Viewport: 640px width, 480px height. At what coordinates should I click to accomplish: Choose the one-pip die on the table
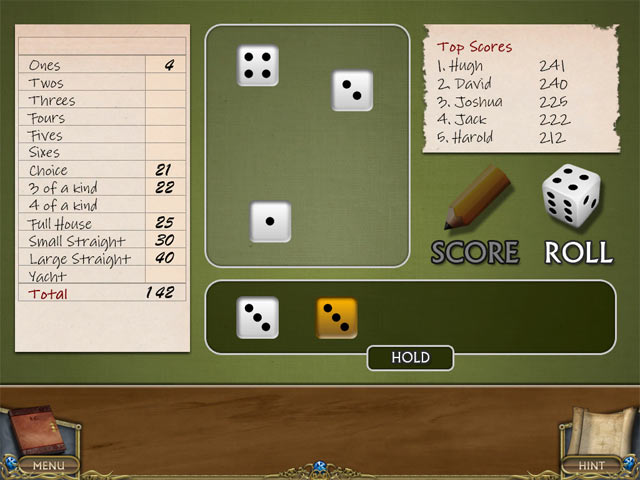[270, 221]
